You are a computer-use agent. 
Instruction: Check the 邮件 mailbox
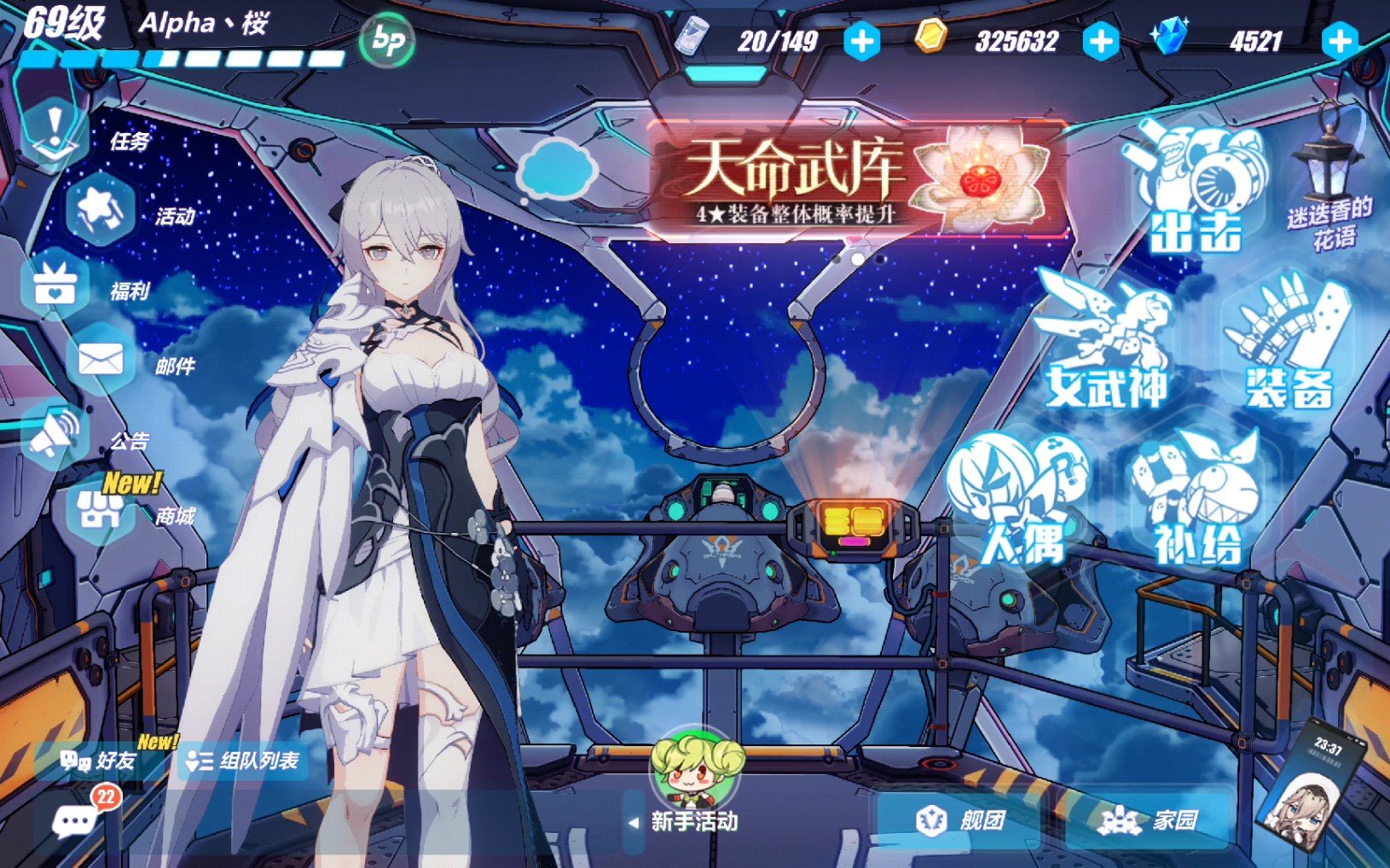point(101,361)
